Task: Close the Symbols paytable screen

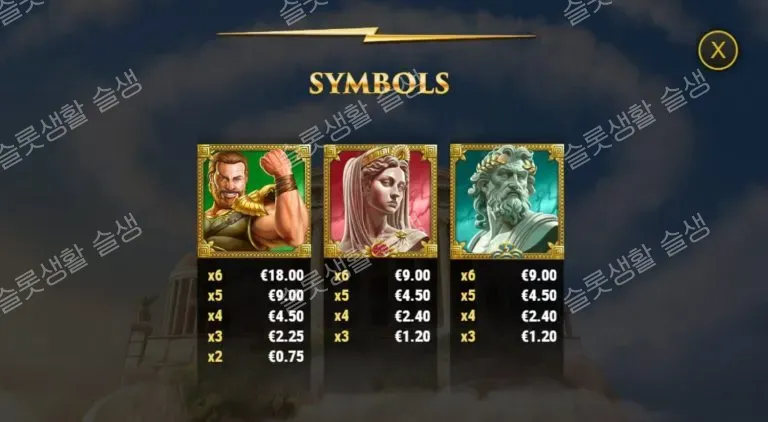Action: pos(717,49)
